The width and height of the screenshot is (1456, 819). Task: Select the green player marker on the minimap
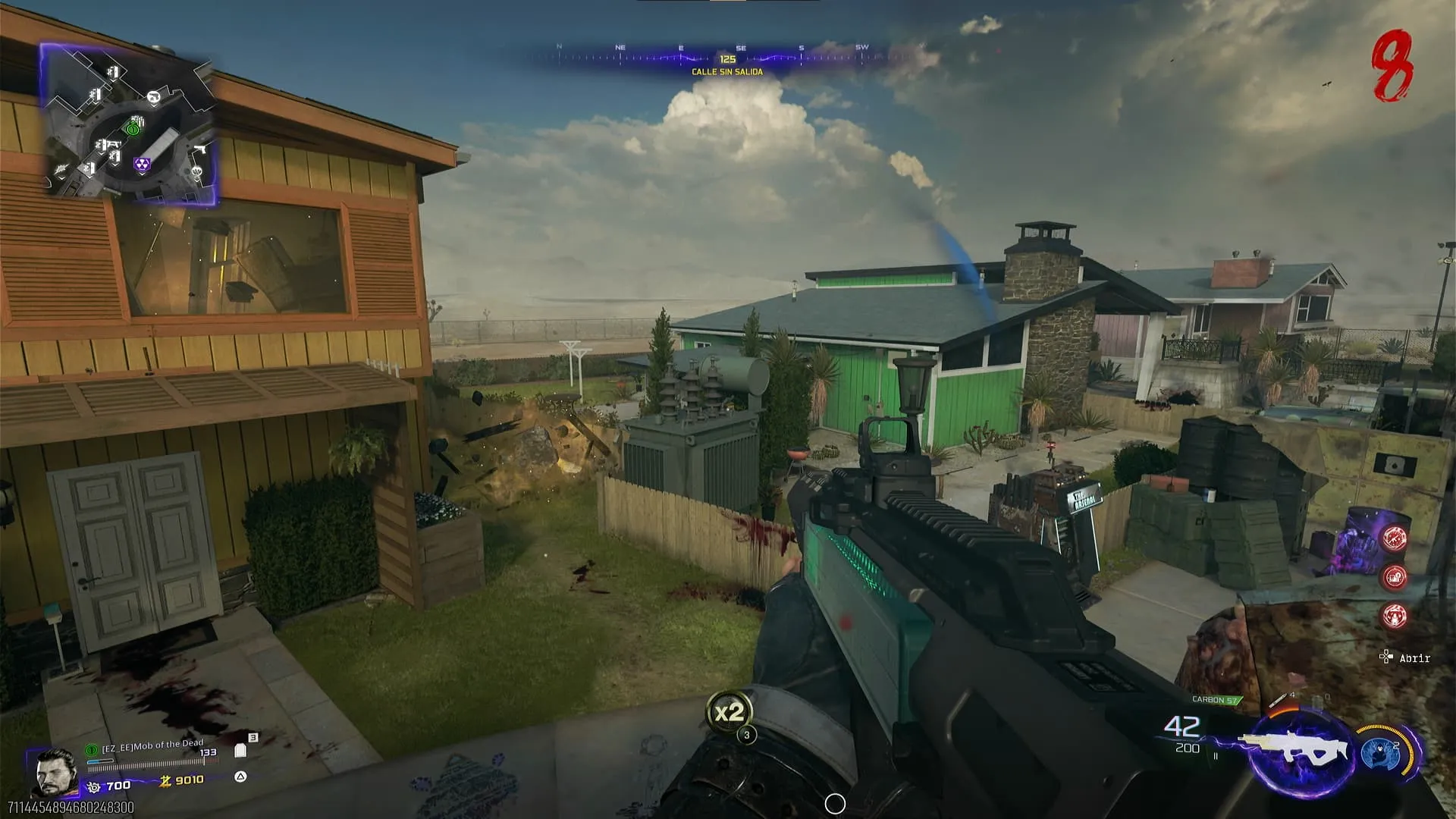[x=133, y=130]
